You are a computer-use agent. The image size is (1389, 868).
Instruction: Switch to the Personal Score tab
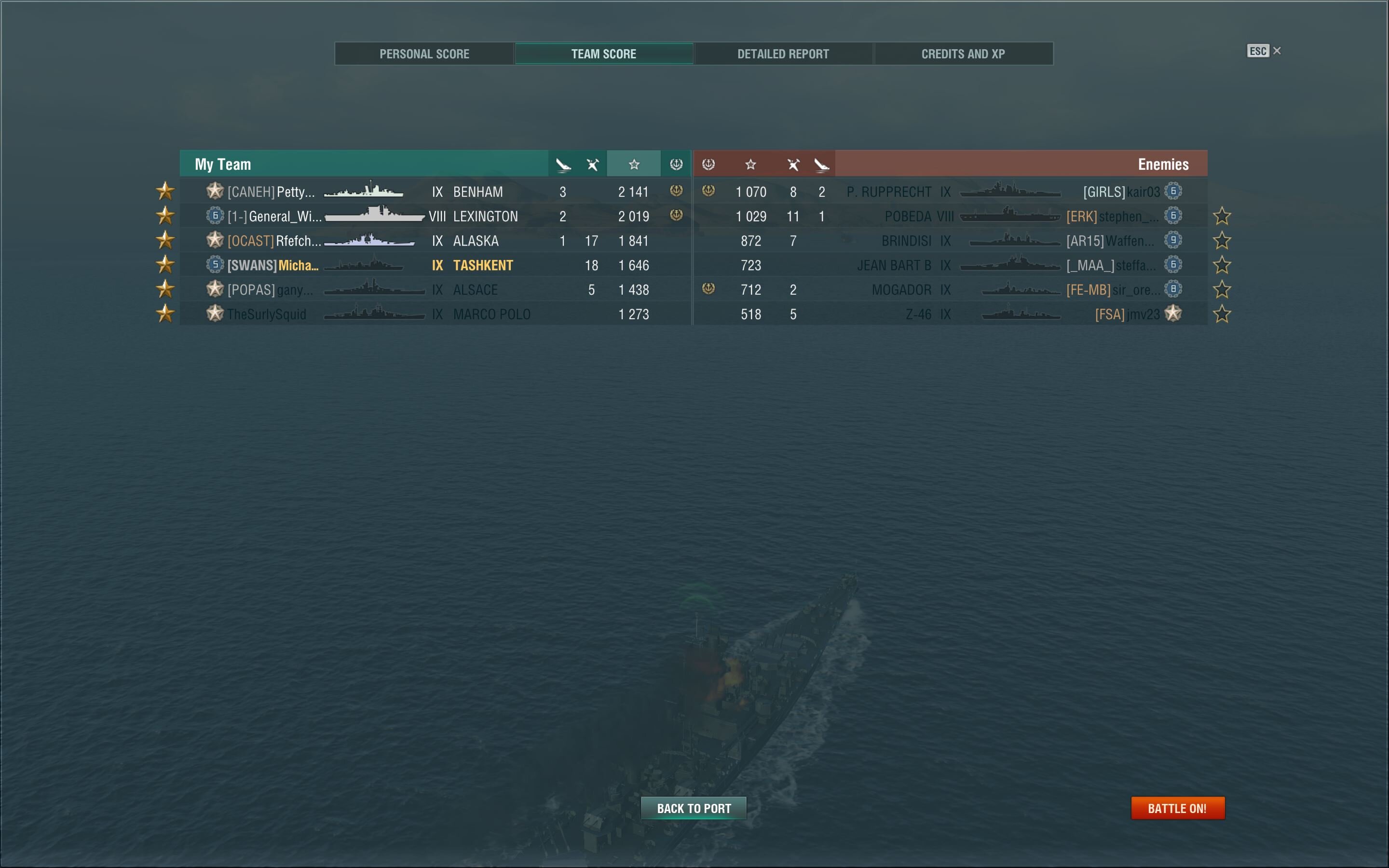424,54
